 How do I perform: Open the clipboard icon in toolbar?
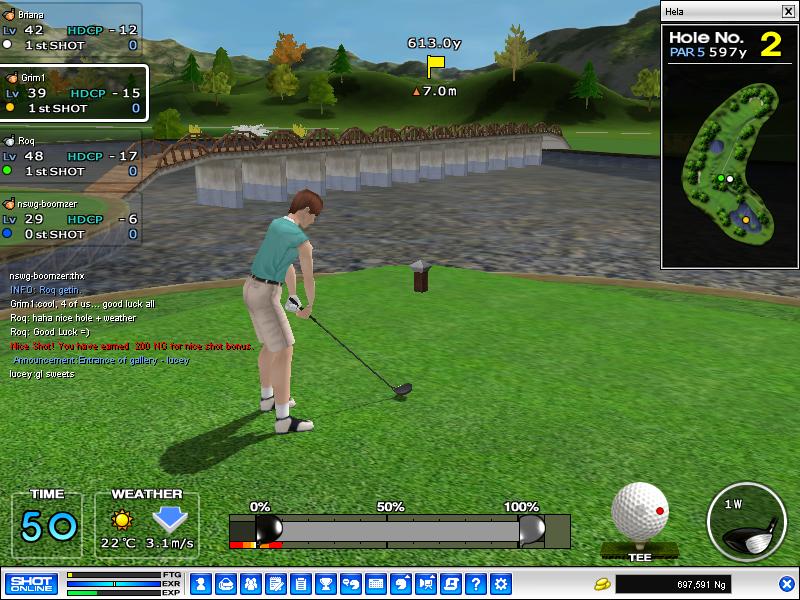(301, 583)
